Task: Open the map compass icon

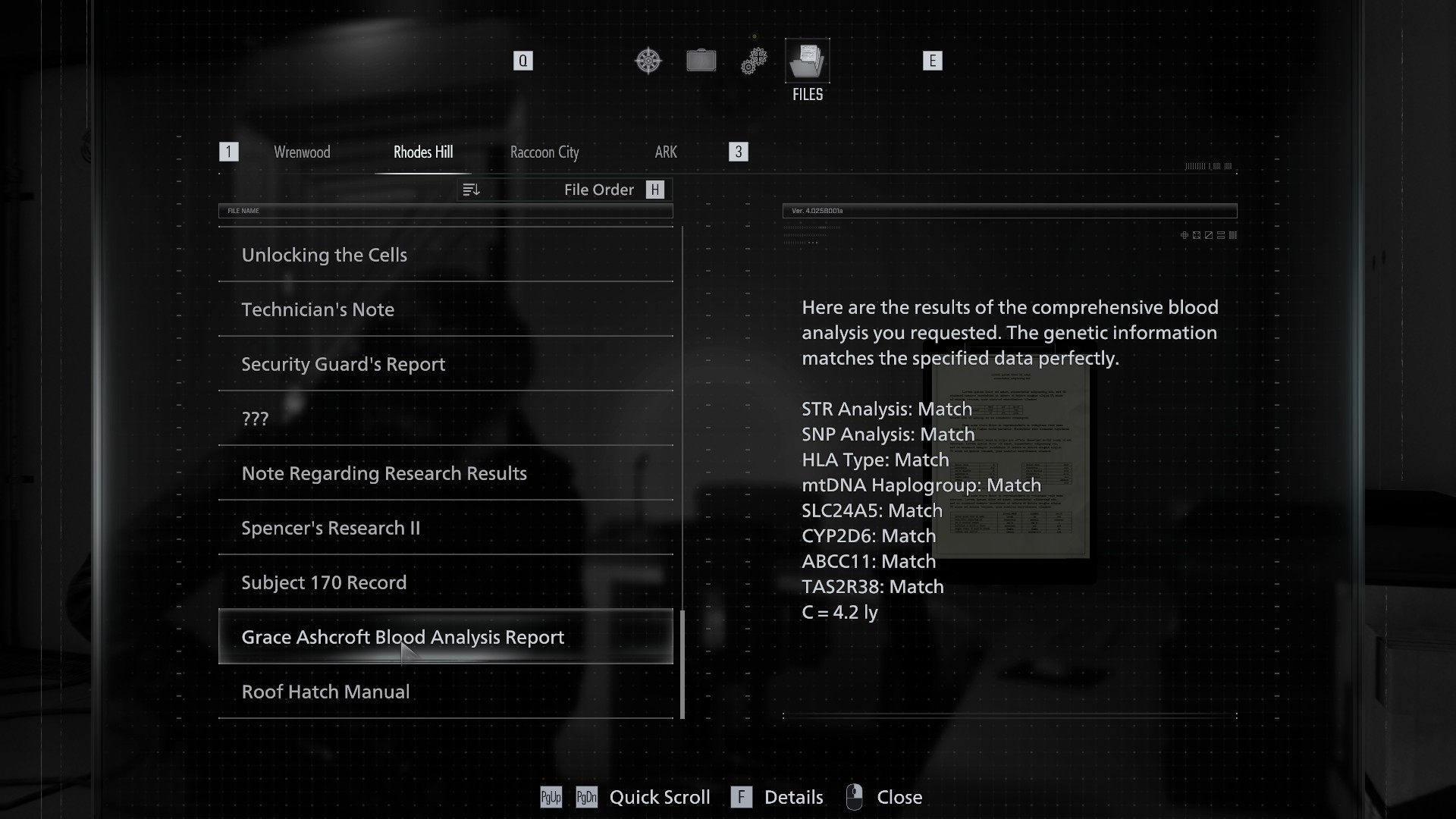Action: 648,61
